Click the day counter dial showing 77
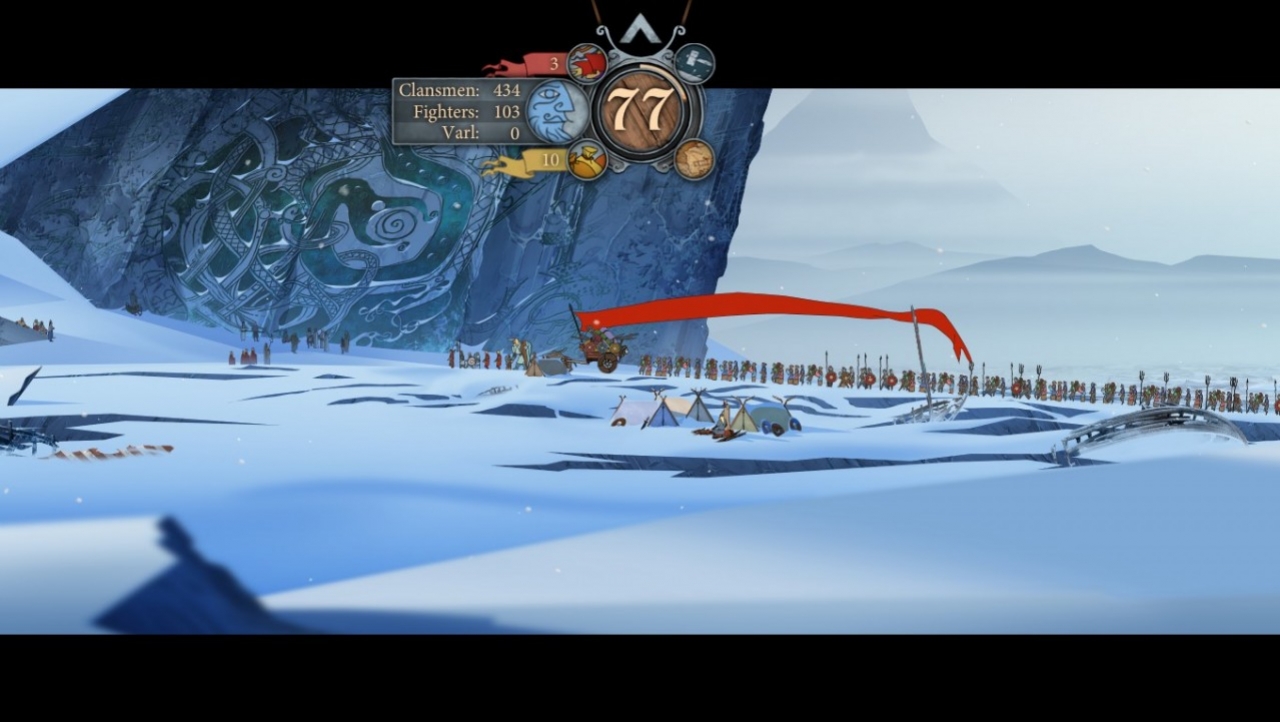This screenshot has height=722, width=1280. click(x=644, y=108)
